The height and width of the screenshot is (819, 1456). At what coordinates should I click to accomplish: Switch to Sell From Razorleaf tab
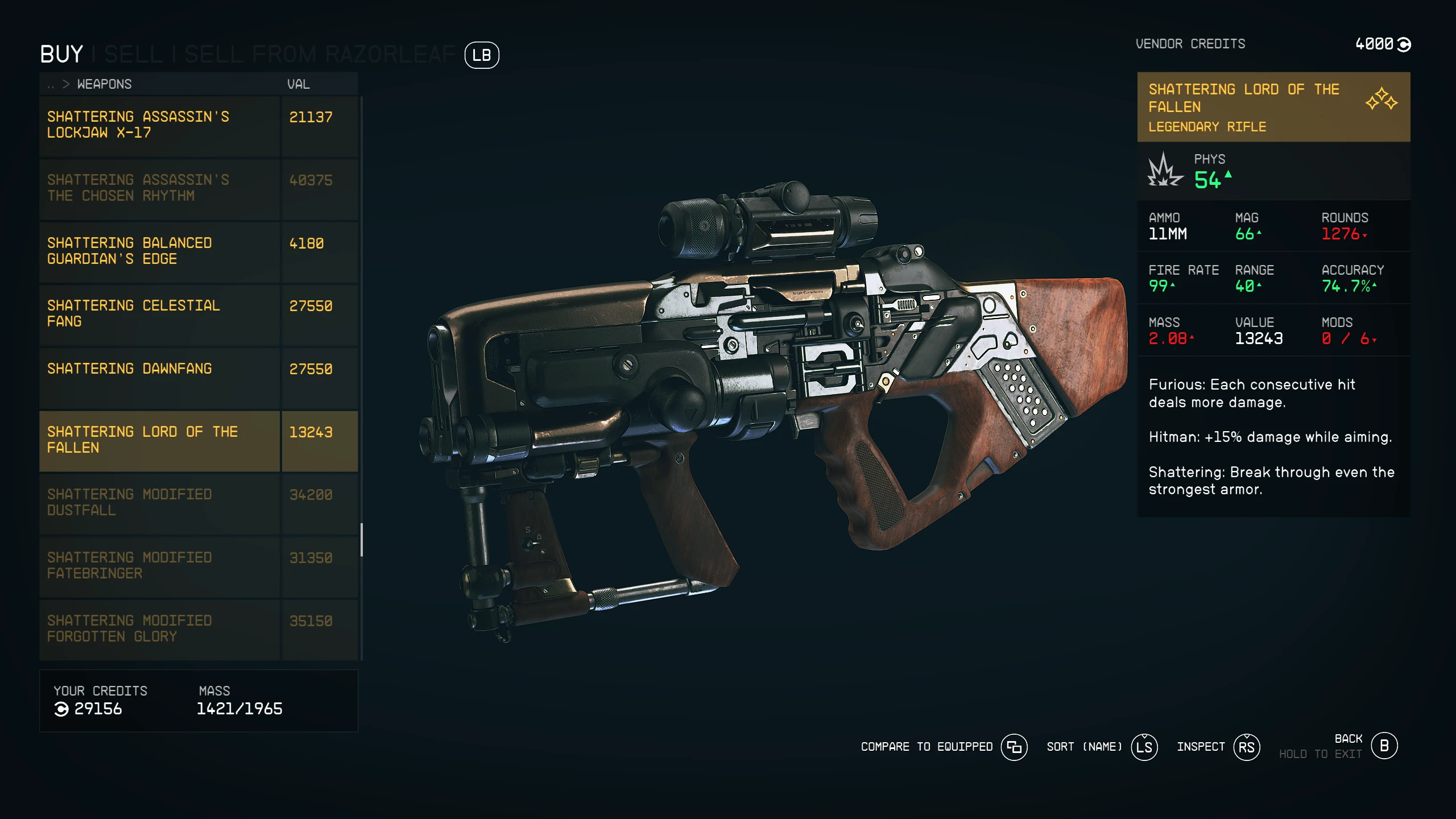click(x=320, y=55)
